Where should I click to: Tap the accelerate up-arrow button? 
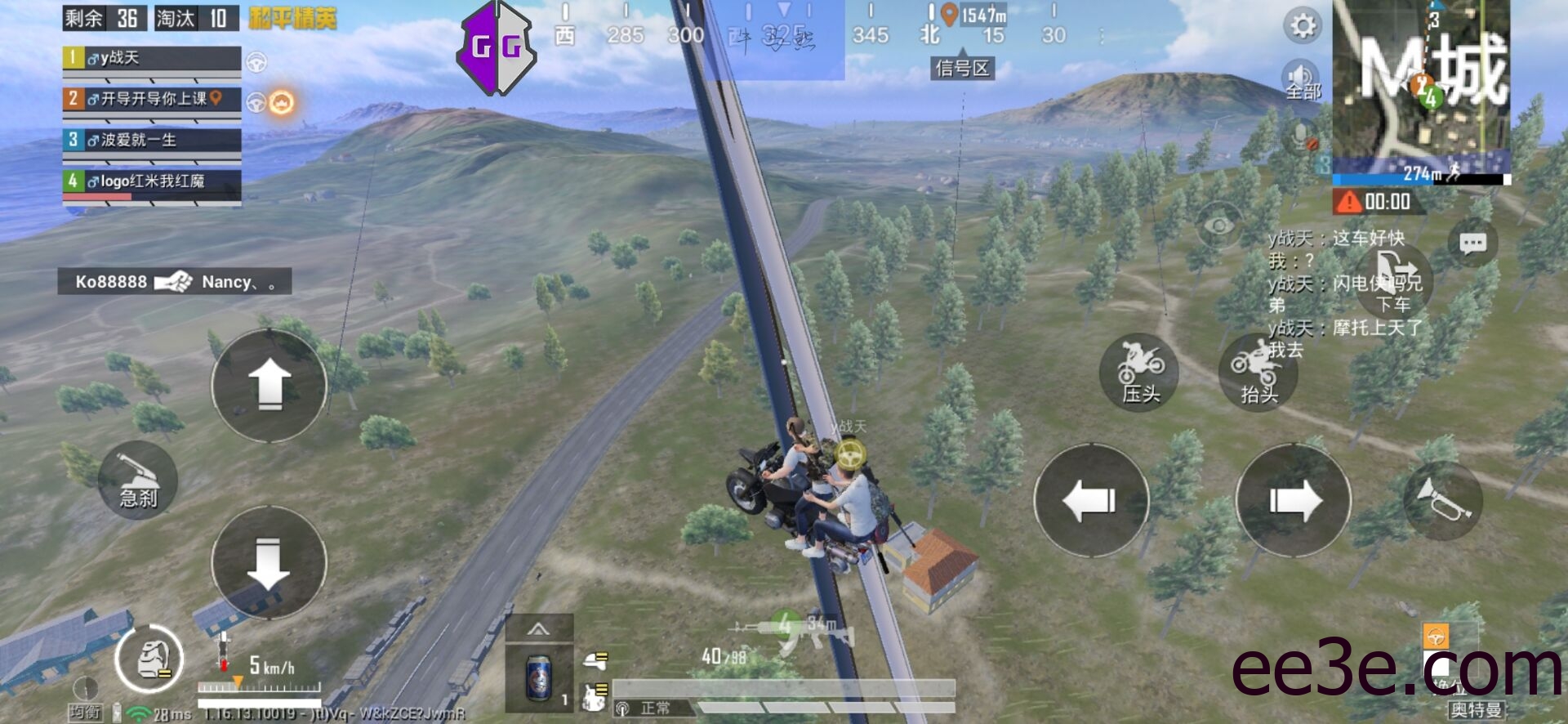coord(269,386)
